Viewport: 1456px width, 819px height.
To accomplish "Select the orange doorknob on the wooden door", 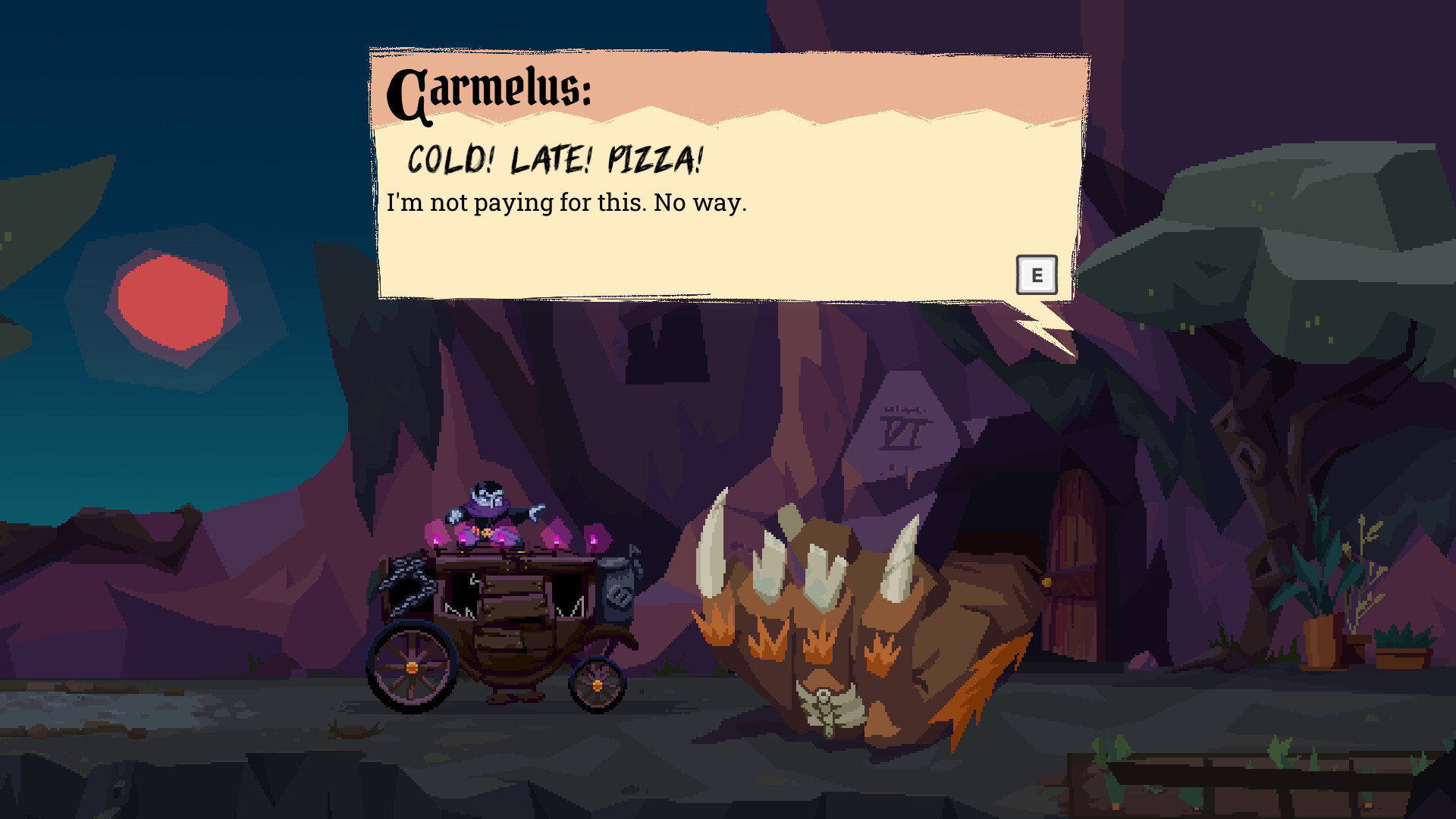I will pyautogui.click(x=1048, y=582).
